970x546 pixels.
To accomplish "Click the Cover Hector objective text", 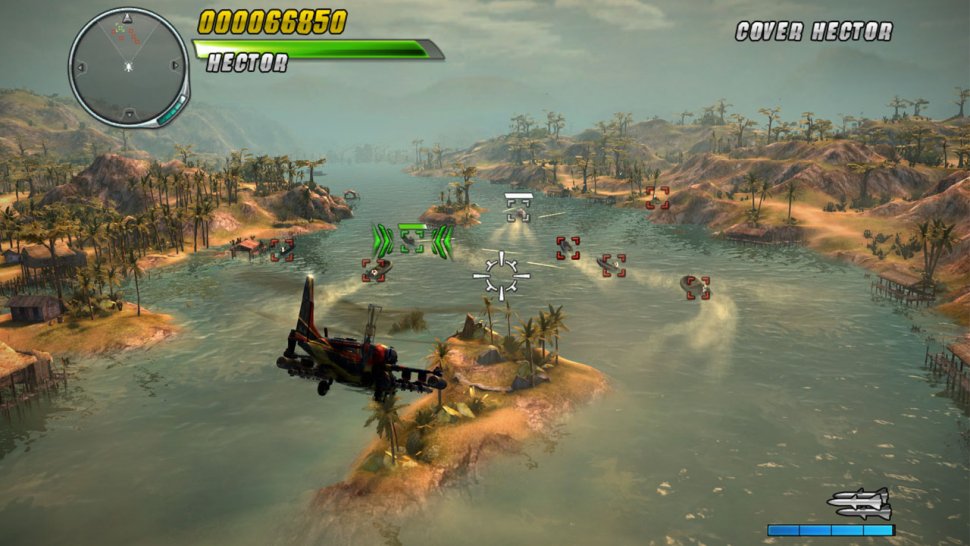I will pyautogui.click(x=813, y=31).
